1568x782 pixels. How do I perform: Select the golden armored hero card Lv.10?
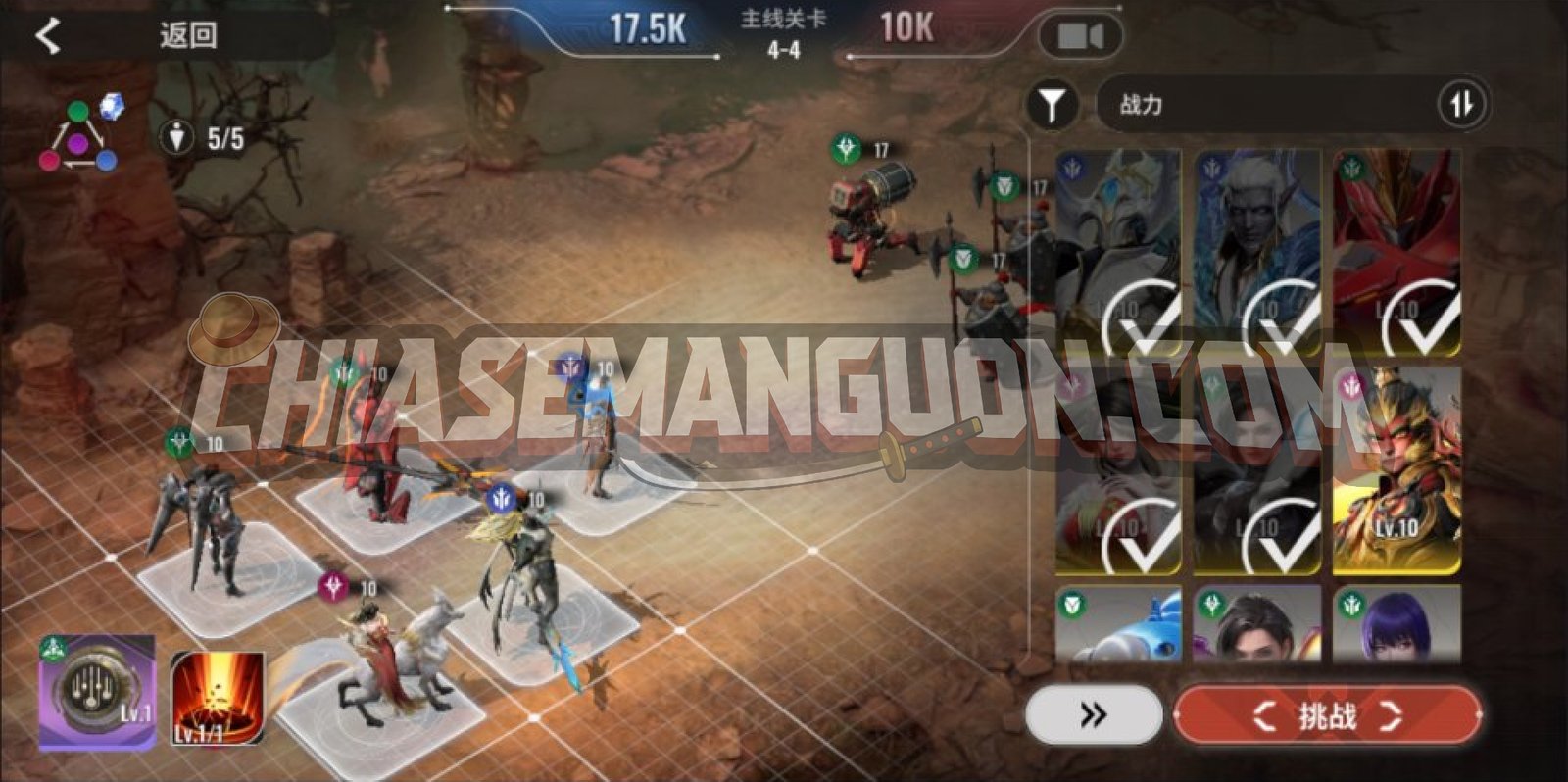1396,470
